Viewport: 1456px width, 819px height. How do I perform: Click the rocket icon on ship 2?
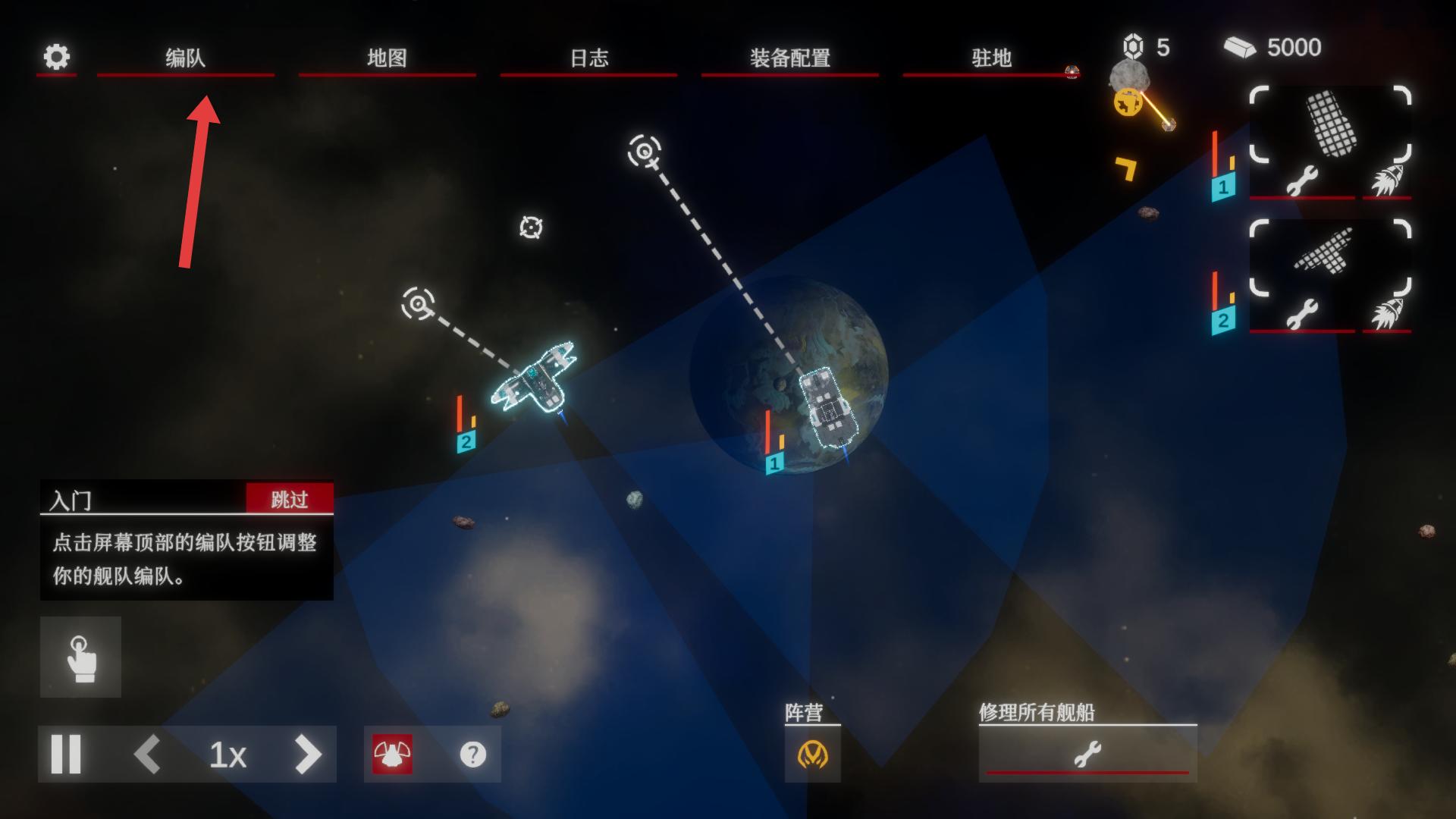coord(1386,313)
